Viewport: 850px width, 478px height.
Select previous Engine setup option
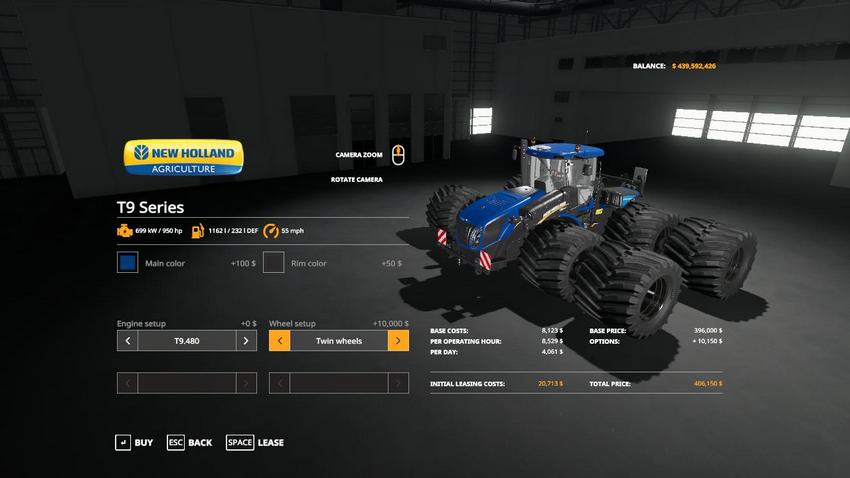127,341
